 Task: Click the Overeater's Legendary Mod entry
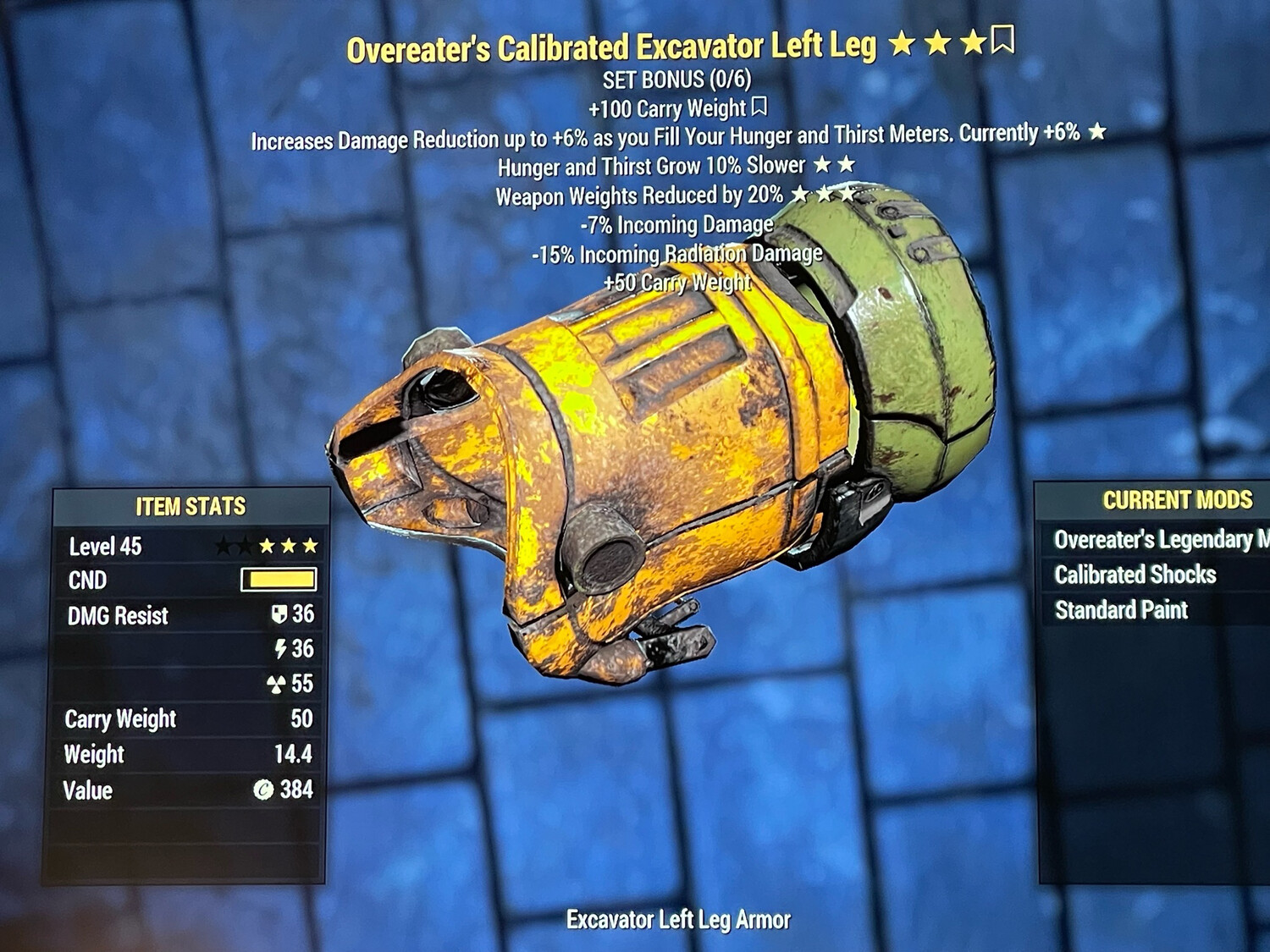[1160, 541]
